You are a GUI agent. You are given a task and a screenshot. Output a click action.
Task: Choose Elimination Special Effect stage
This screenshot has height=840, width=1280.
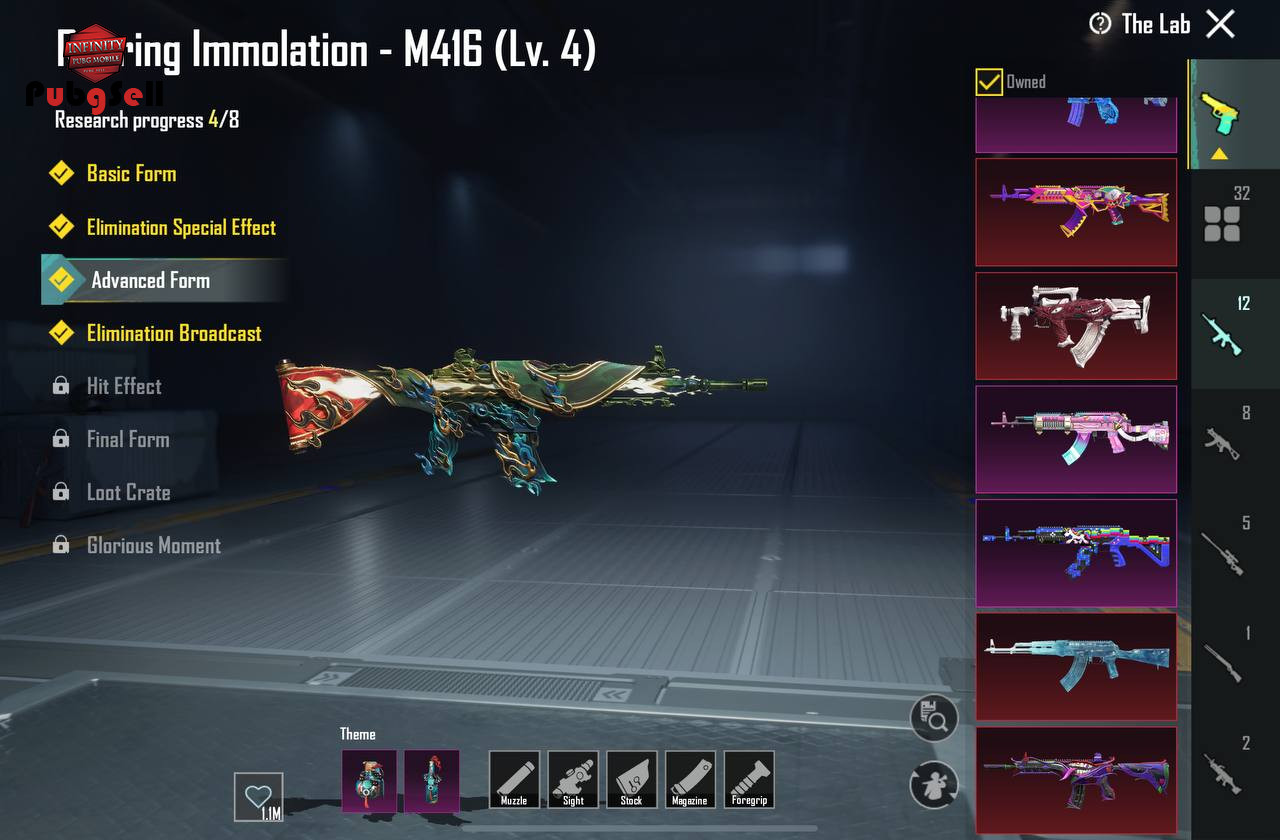point(180,227)
